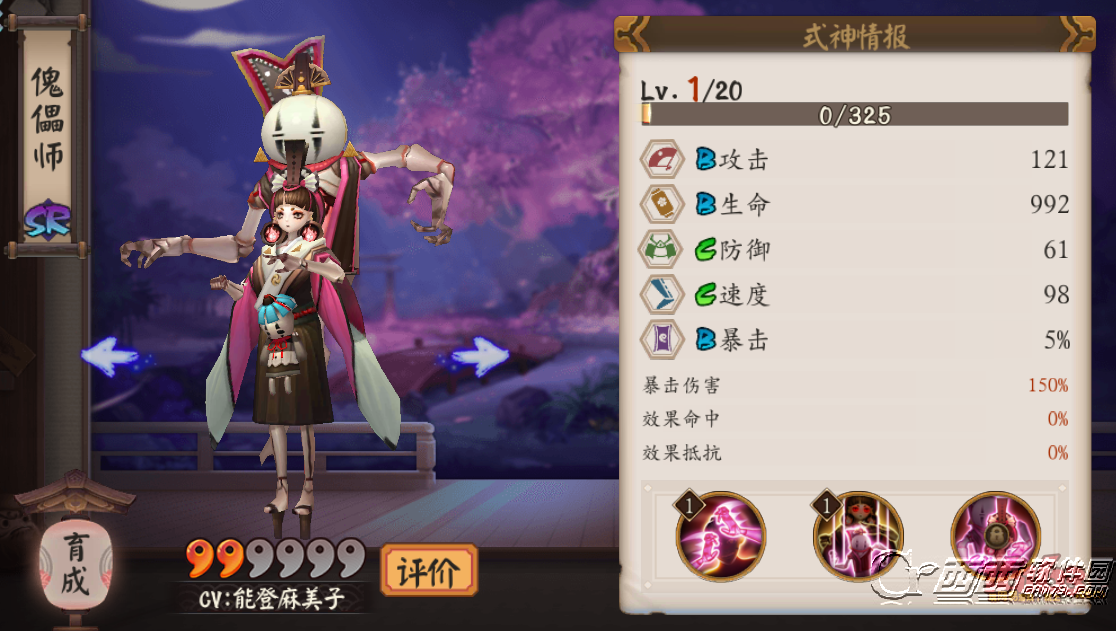The height and width of the screenshot is (631, 1116).
Task: Inspect the red-eyed puppet girl skill
Action: pyautogui.click(x=858, y=535)
